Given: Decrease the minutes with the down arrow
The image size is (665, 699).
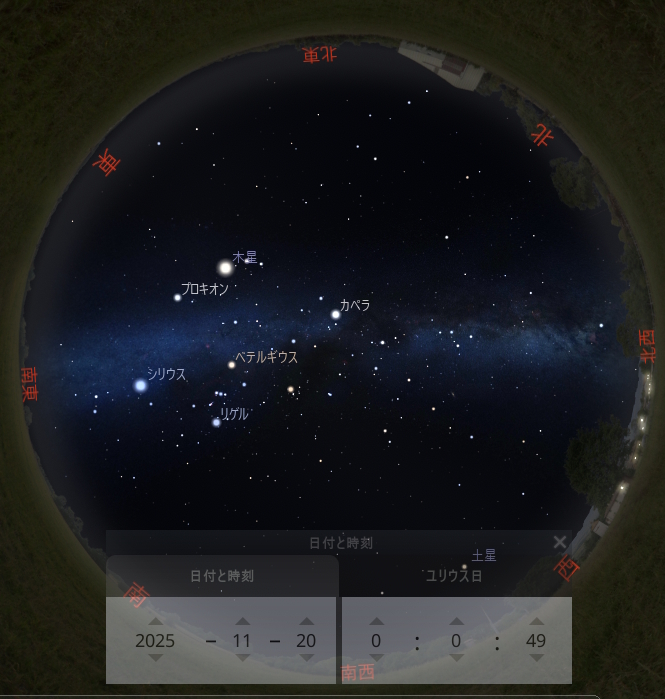Looking at the screenshot, I should (x=457, y=658).
